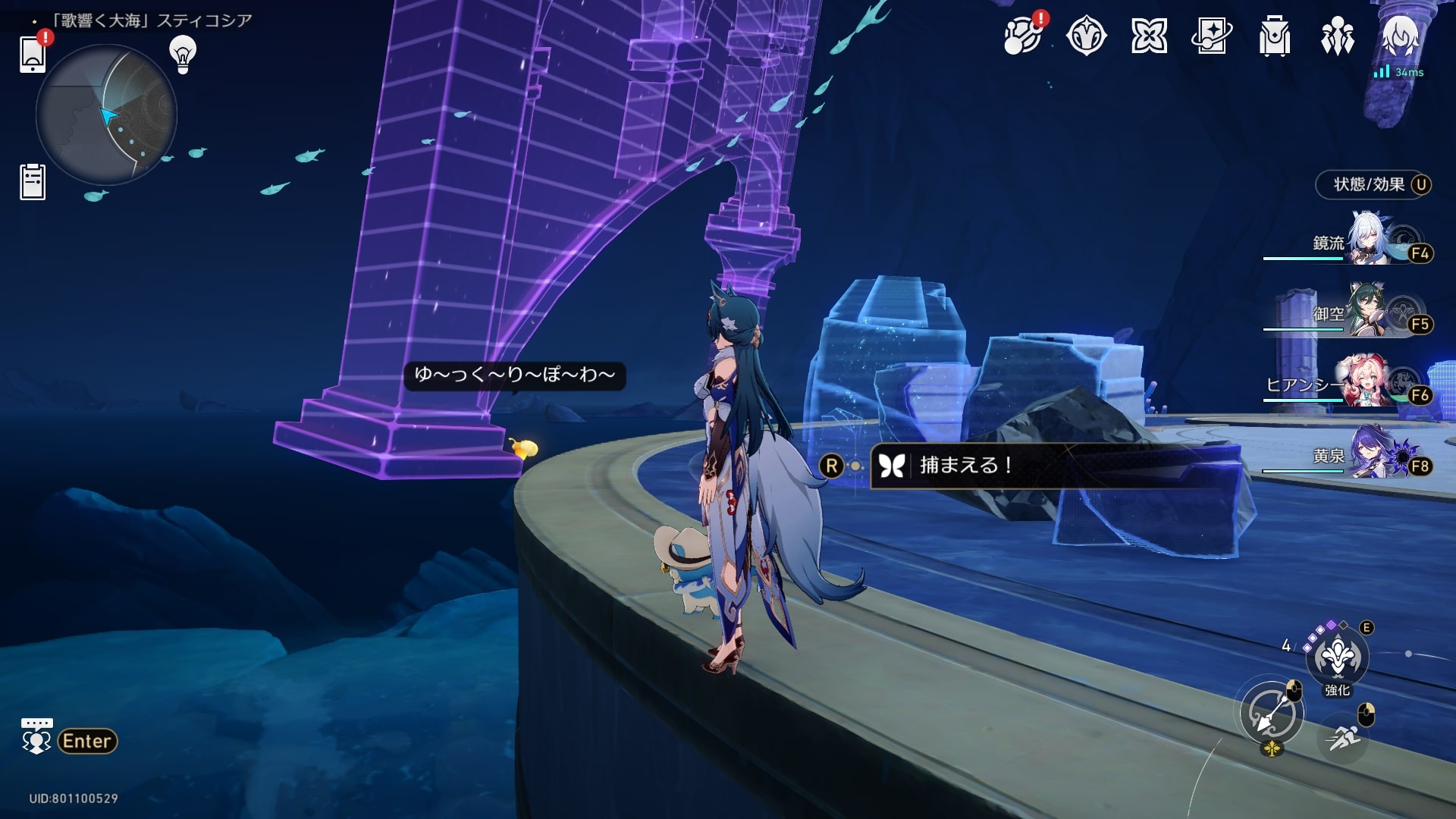Open the mission clipboard icon
This screenshot has height=819, width=1456.
tap(33, 182)
